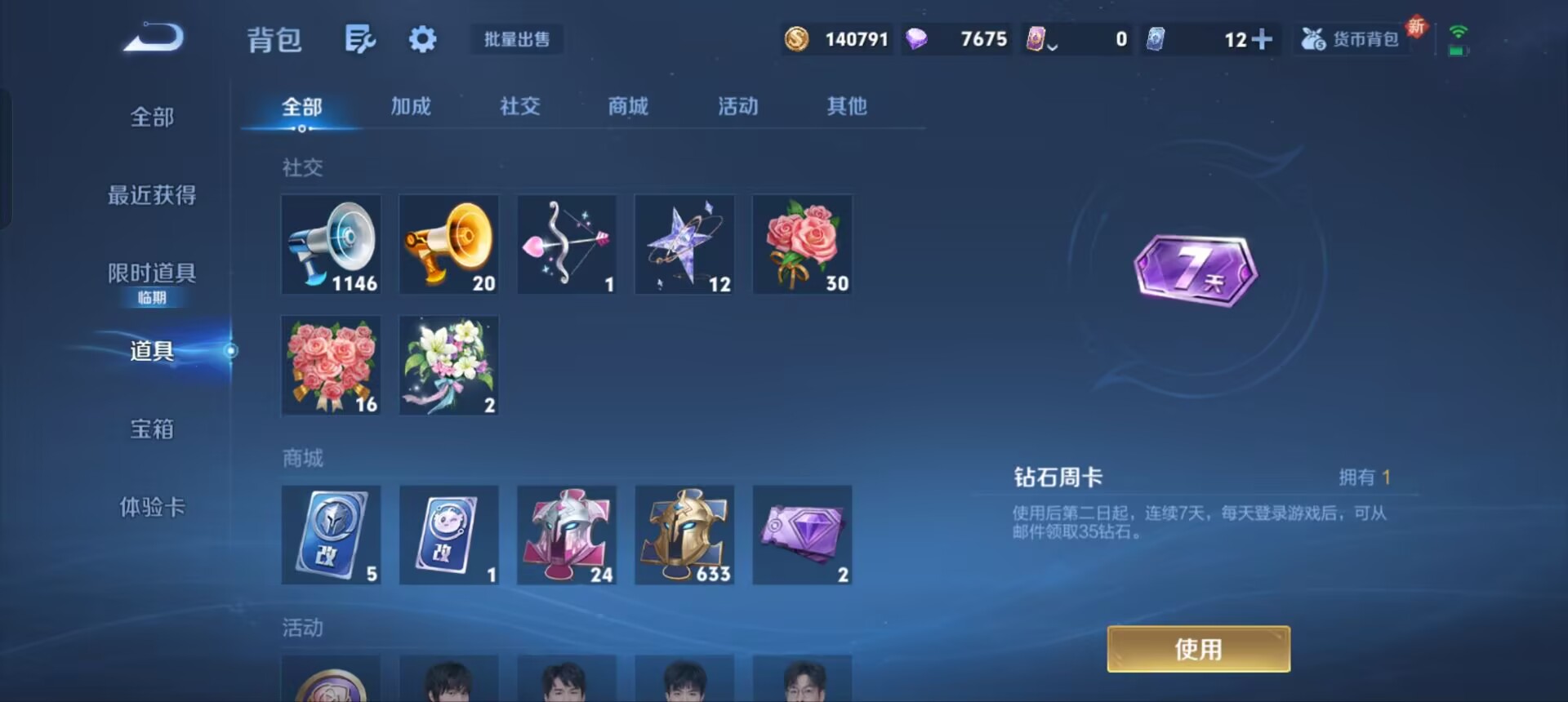Click the 批量出售 button
Screen dimensions: 1568x702
coord(516,39)
